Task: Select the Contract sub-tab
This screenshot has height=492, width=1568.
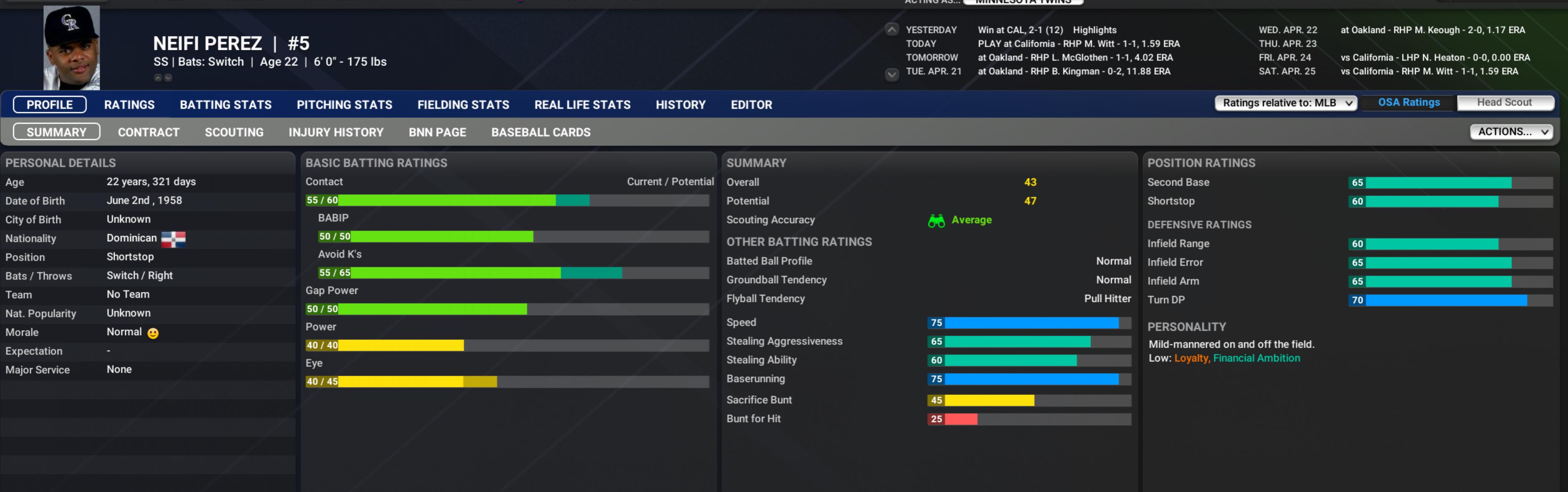Action: [148, 132]
